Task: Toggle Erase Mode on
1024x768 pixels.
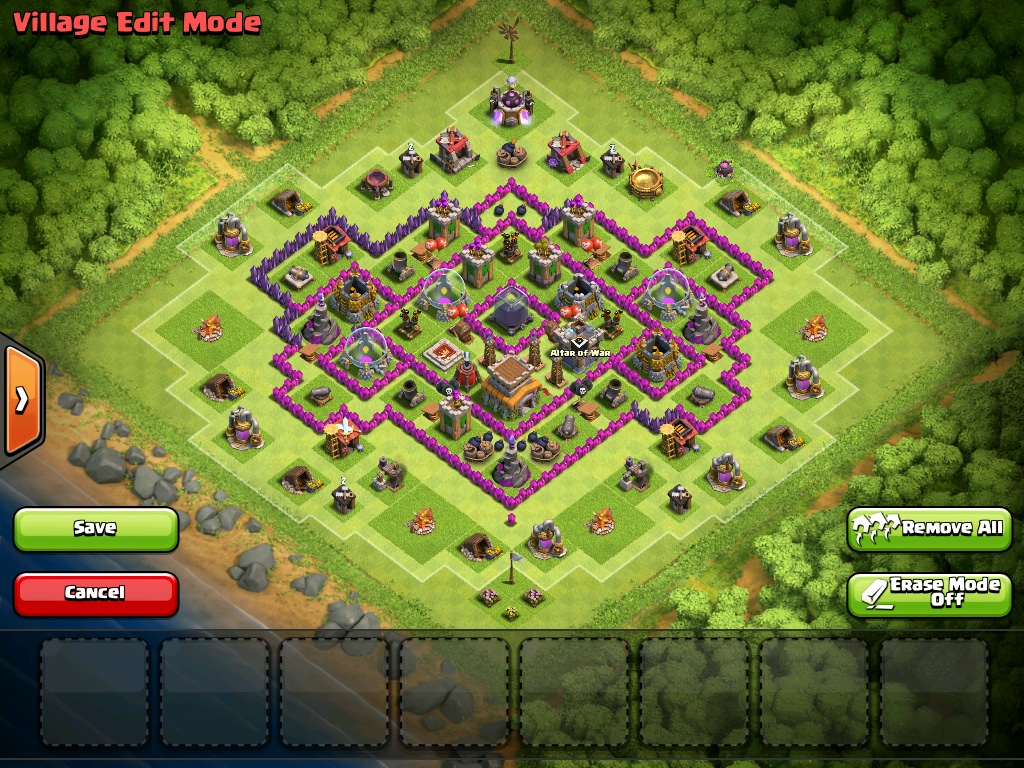Action: point(930,593)
